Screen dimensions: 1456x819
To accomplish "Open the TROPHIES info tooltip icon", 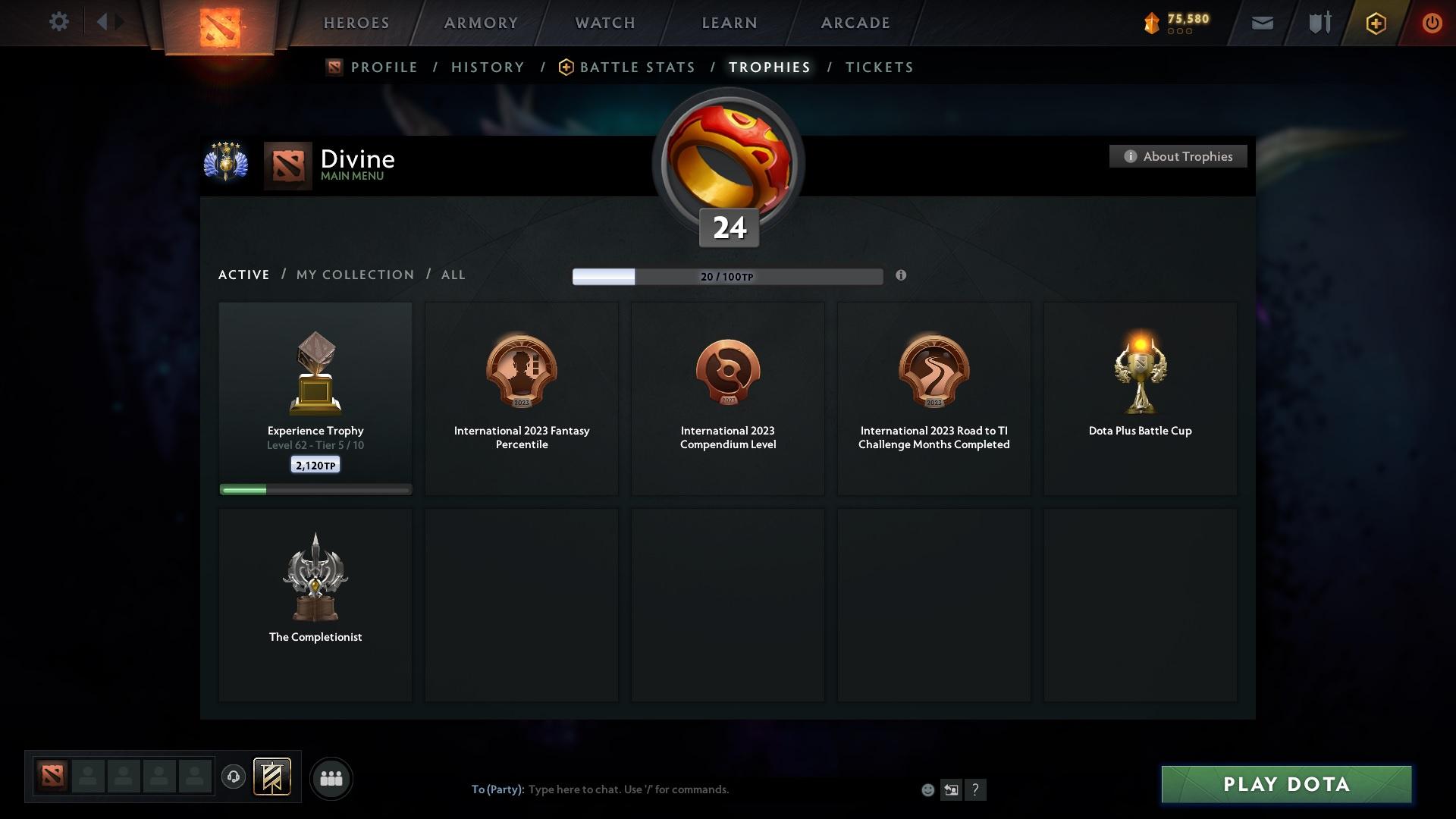I will [x=902, y=276].
